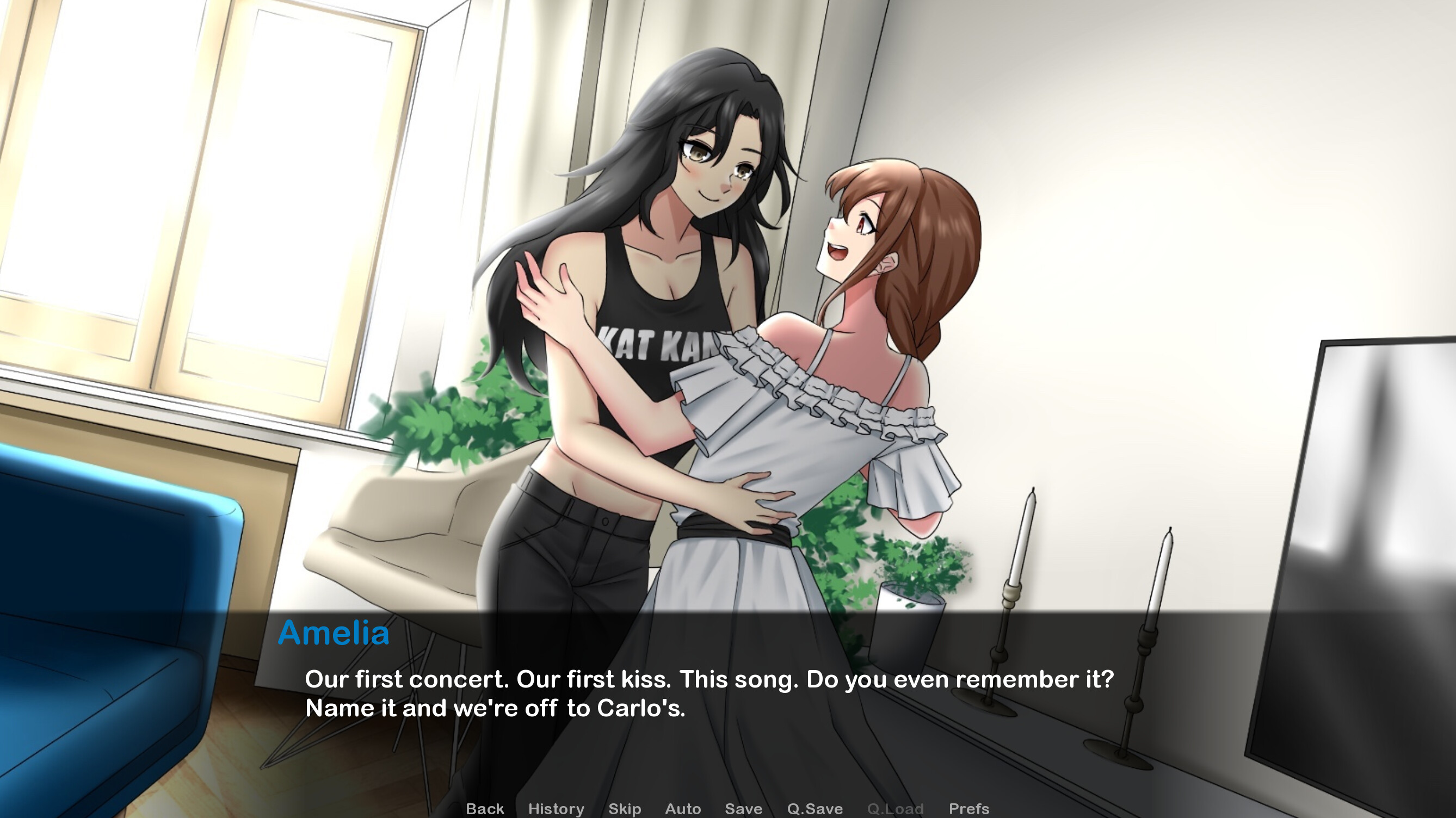1456x818 pixels.
Task: Click Skip in the quick menu
Action: [x=625, y=809]
